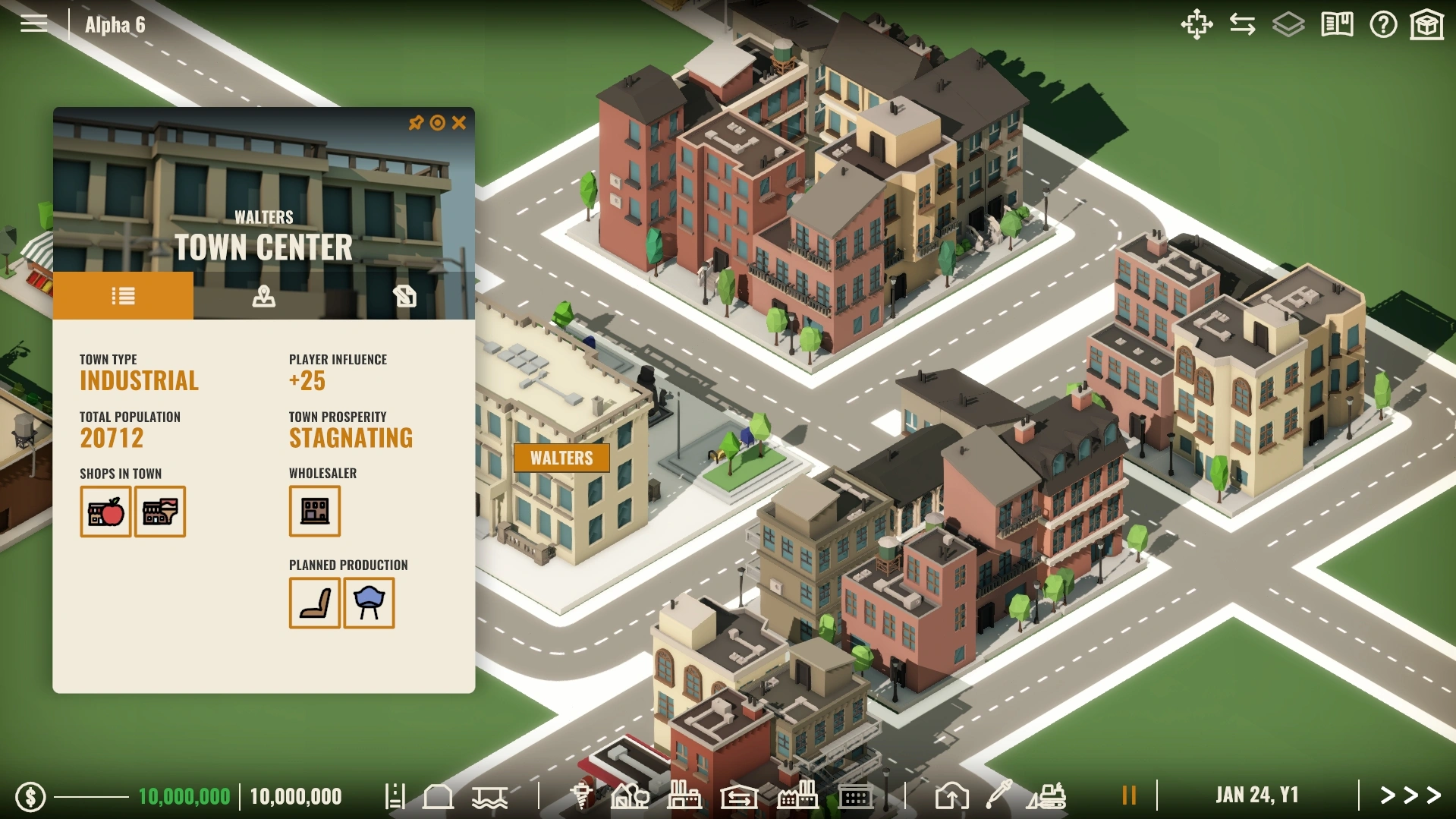
Task: Open the layers overlay menu
Action: (1288, 25)
